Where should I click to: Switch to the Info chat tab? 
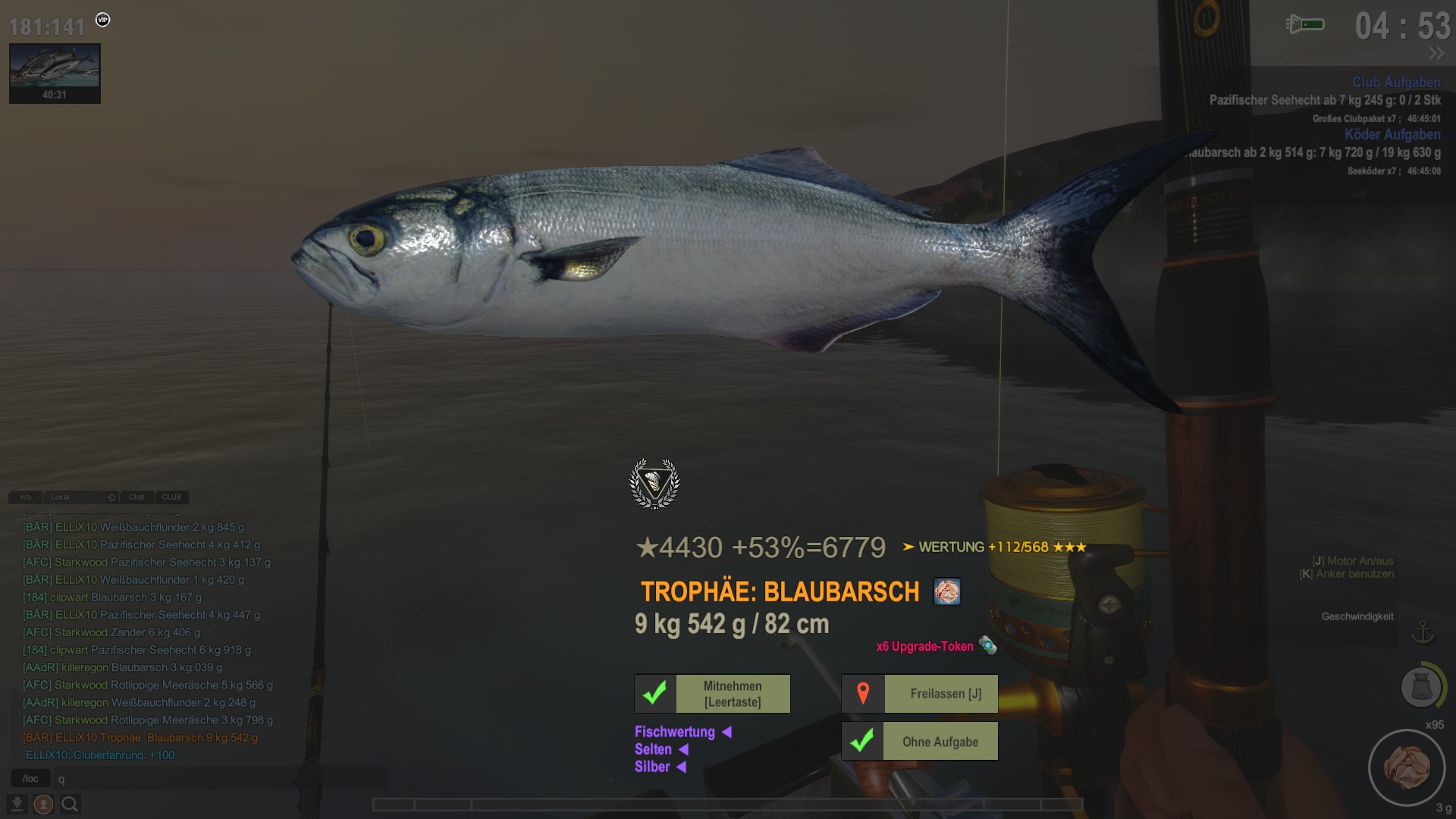click(x=25, y=497)
